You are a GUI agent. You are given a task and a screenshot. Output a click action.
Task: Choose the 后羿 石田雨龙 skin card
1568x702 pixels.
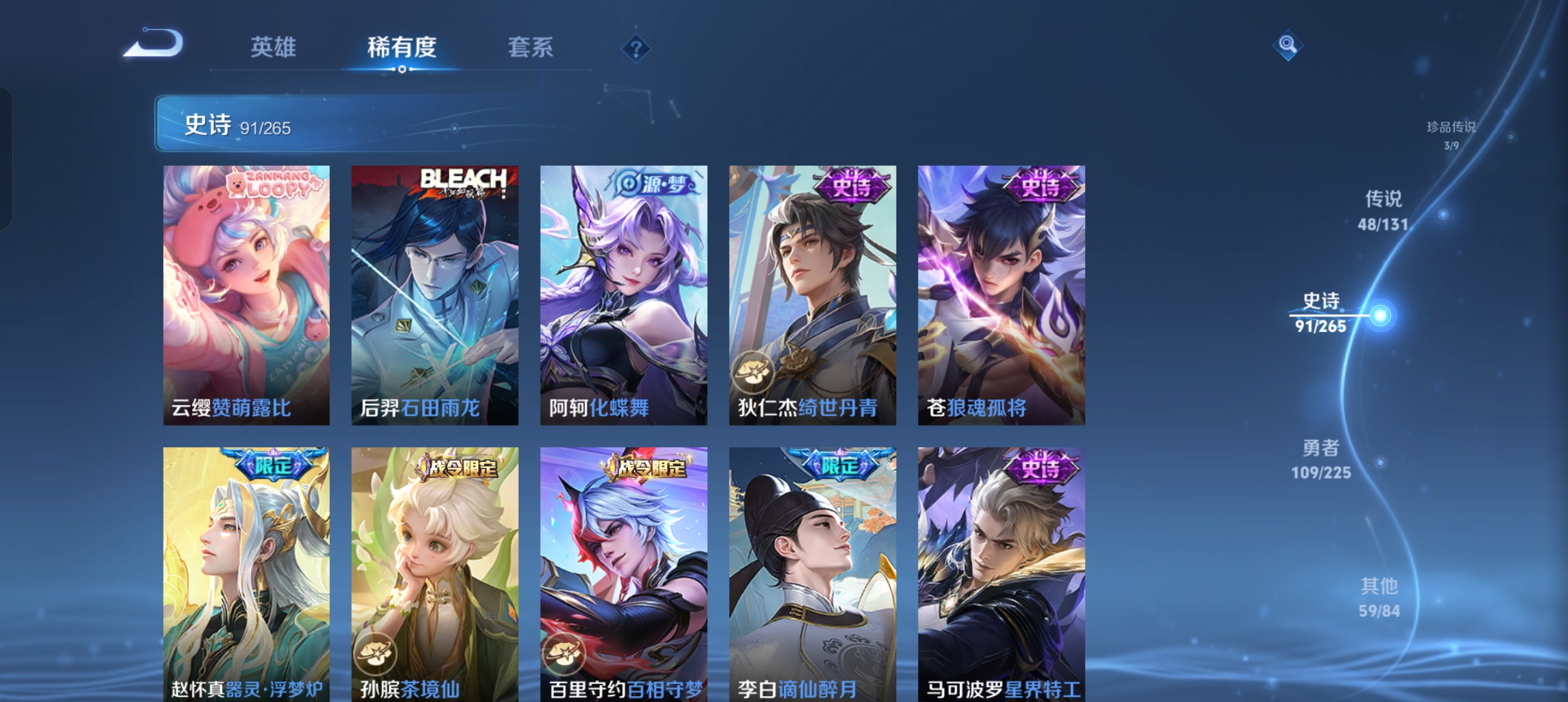[x=435, y=295]
